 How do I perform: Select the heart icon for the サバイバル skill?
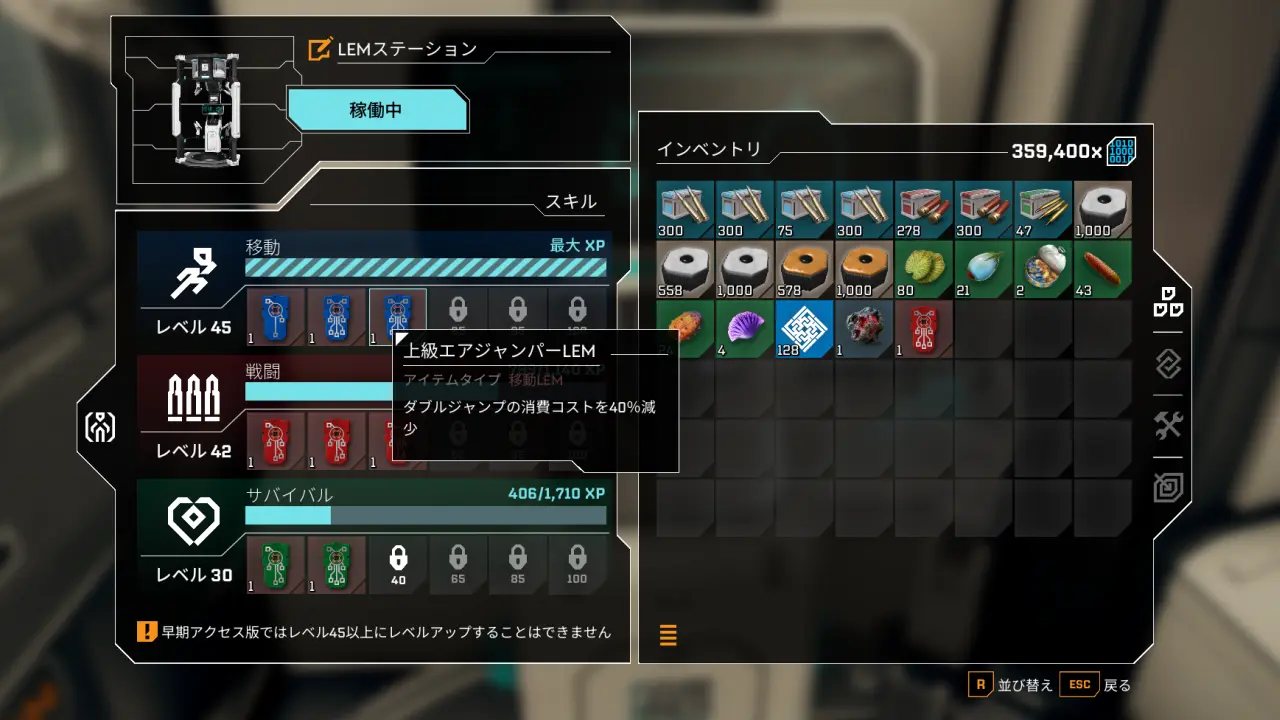coord(194,517)
